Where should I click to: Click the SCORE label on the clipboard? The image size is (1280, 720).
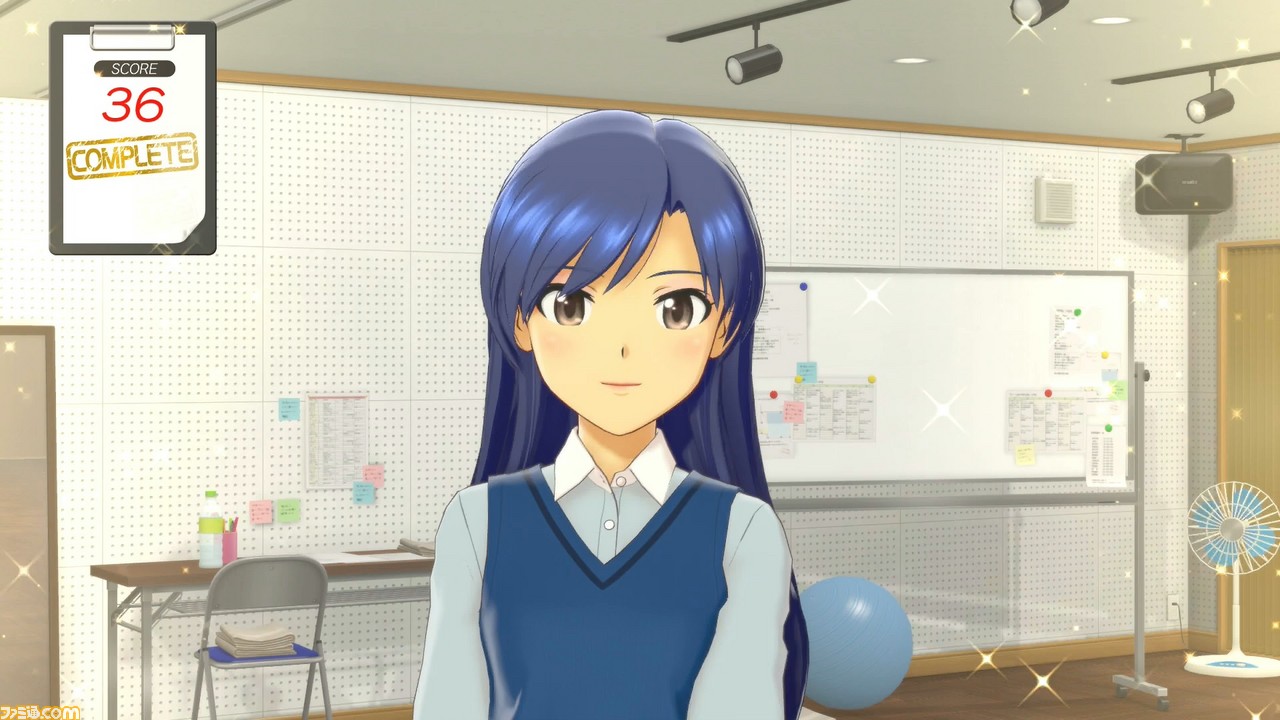136,69
